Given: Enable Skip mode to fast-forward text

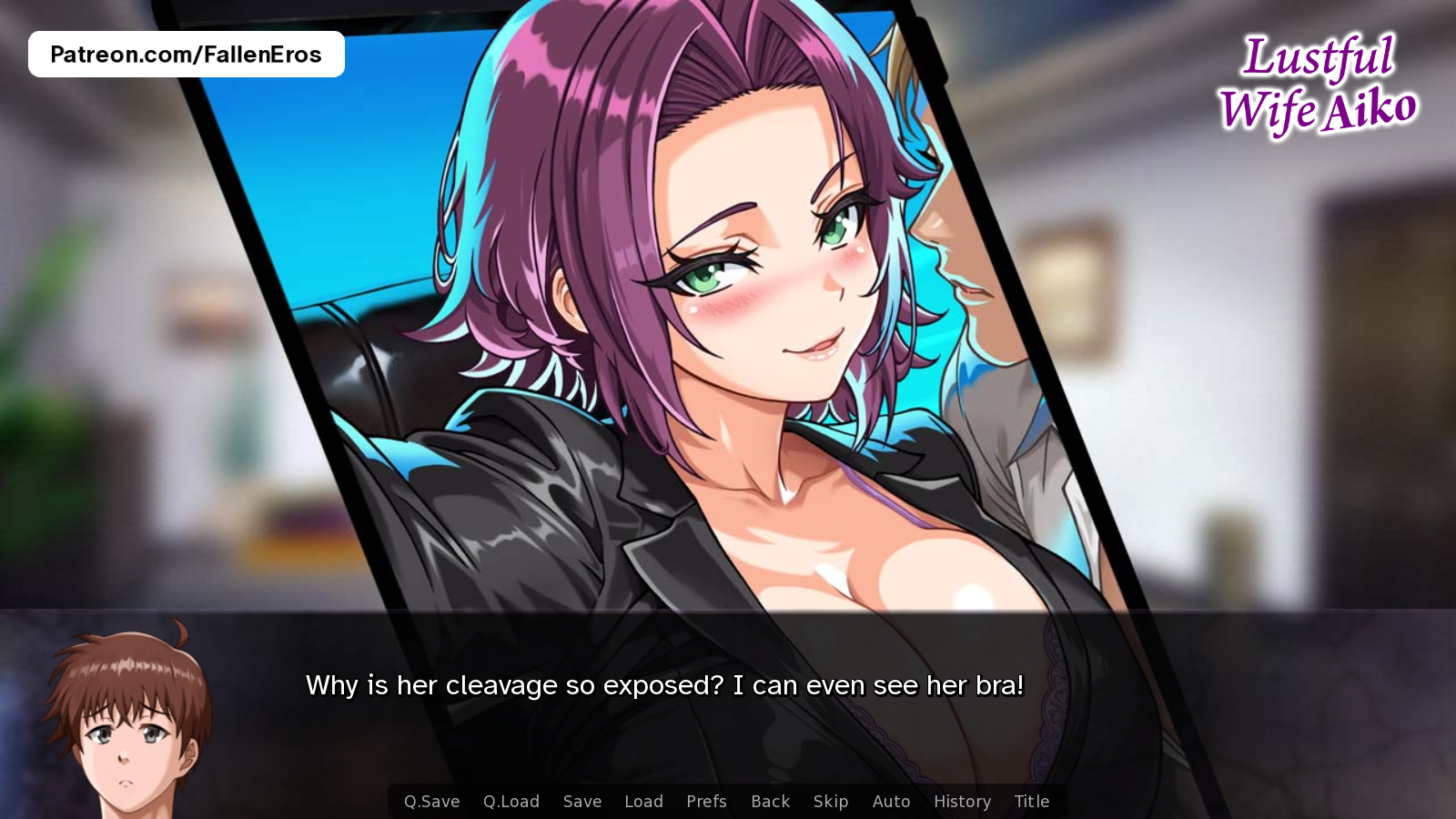Looking at the screenshot, I should tap(830, 802).
